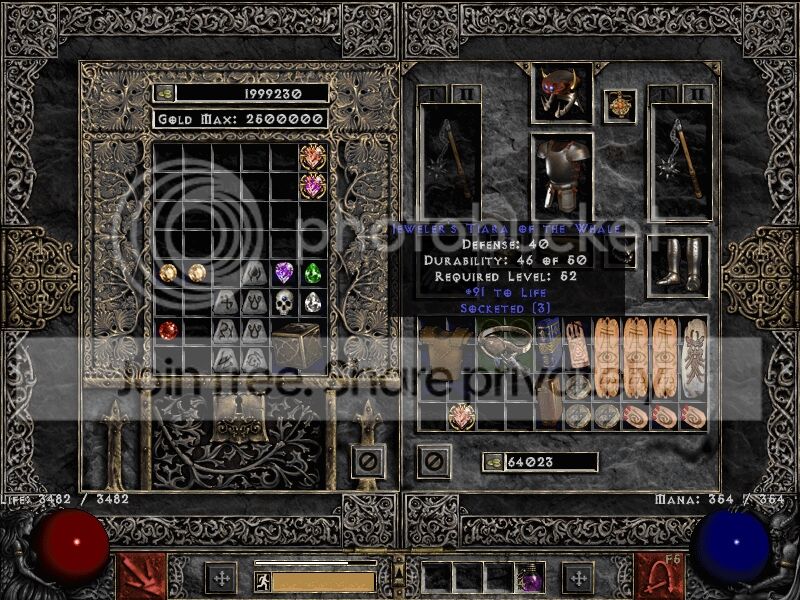Viewport: 800px width, 600px height.
Task: Click the equipped amulet slot
Action: (619, 106)
